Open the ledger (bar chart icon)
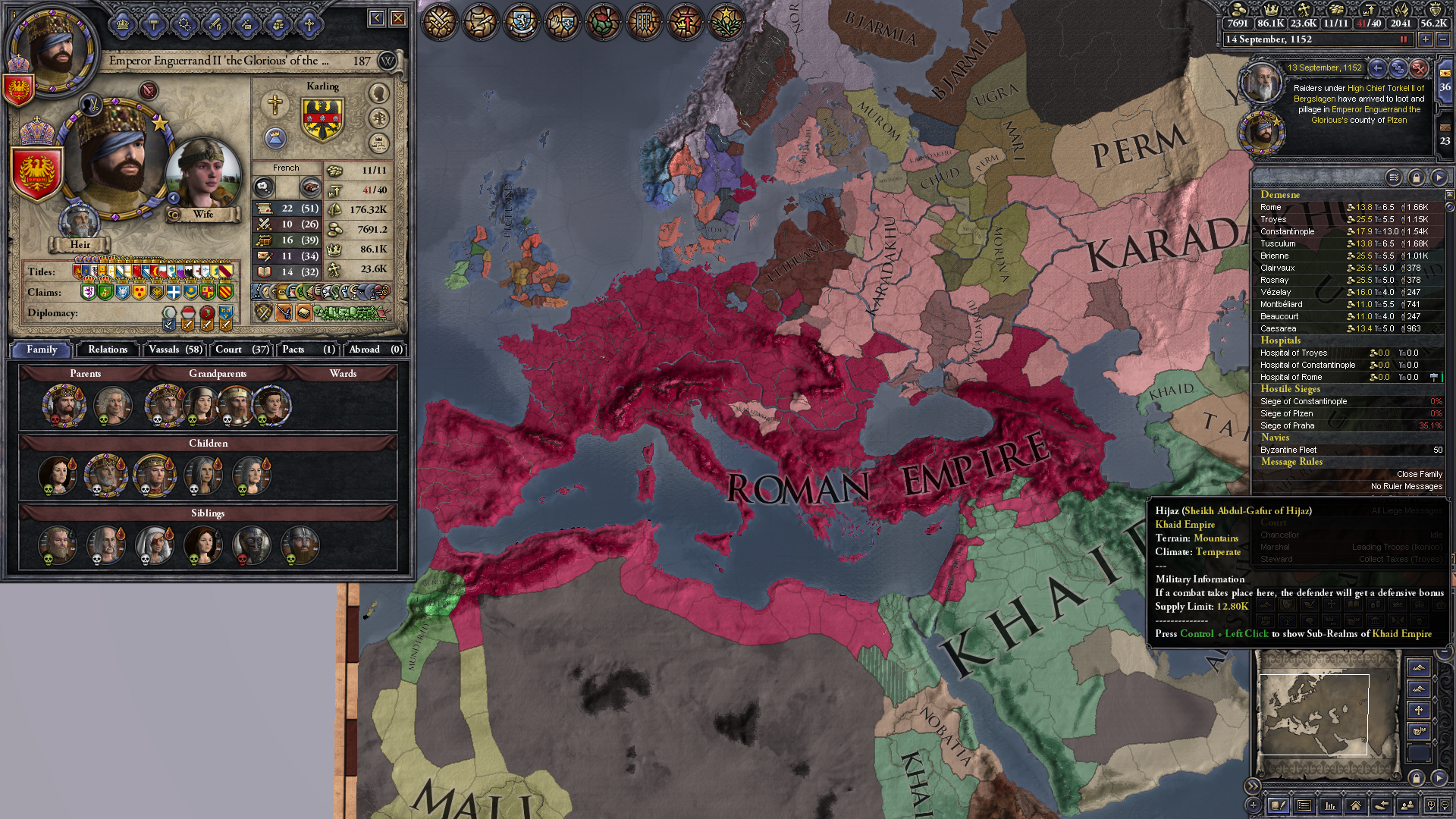This screenshot has height=819, width=1456. (x=1331, y=805)
